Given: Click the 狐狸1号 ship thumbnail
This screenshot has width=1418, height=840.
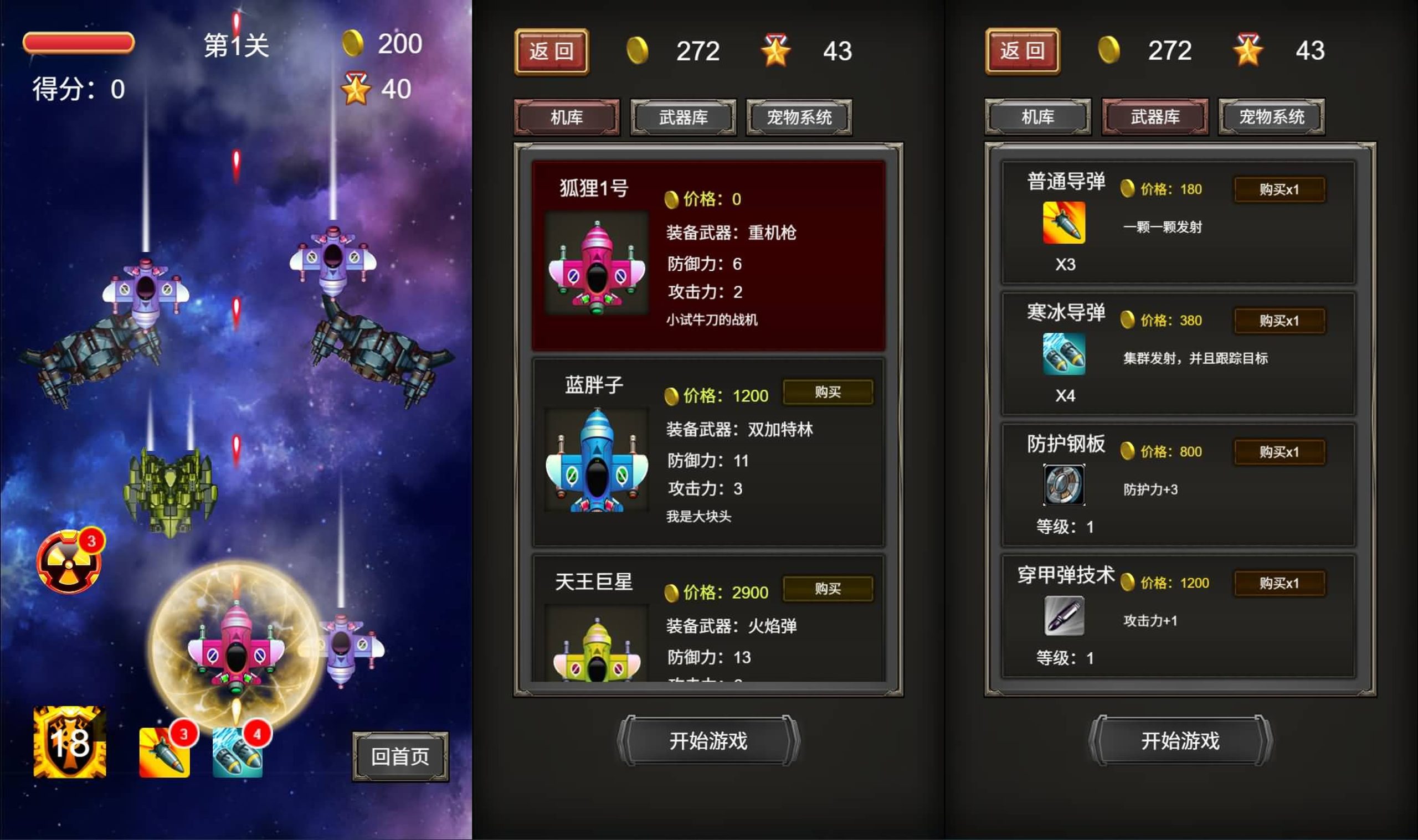Looking at the screenshot, I should click(597, 263).
